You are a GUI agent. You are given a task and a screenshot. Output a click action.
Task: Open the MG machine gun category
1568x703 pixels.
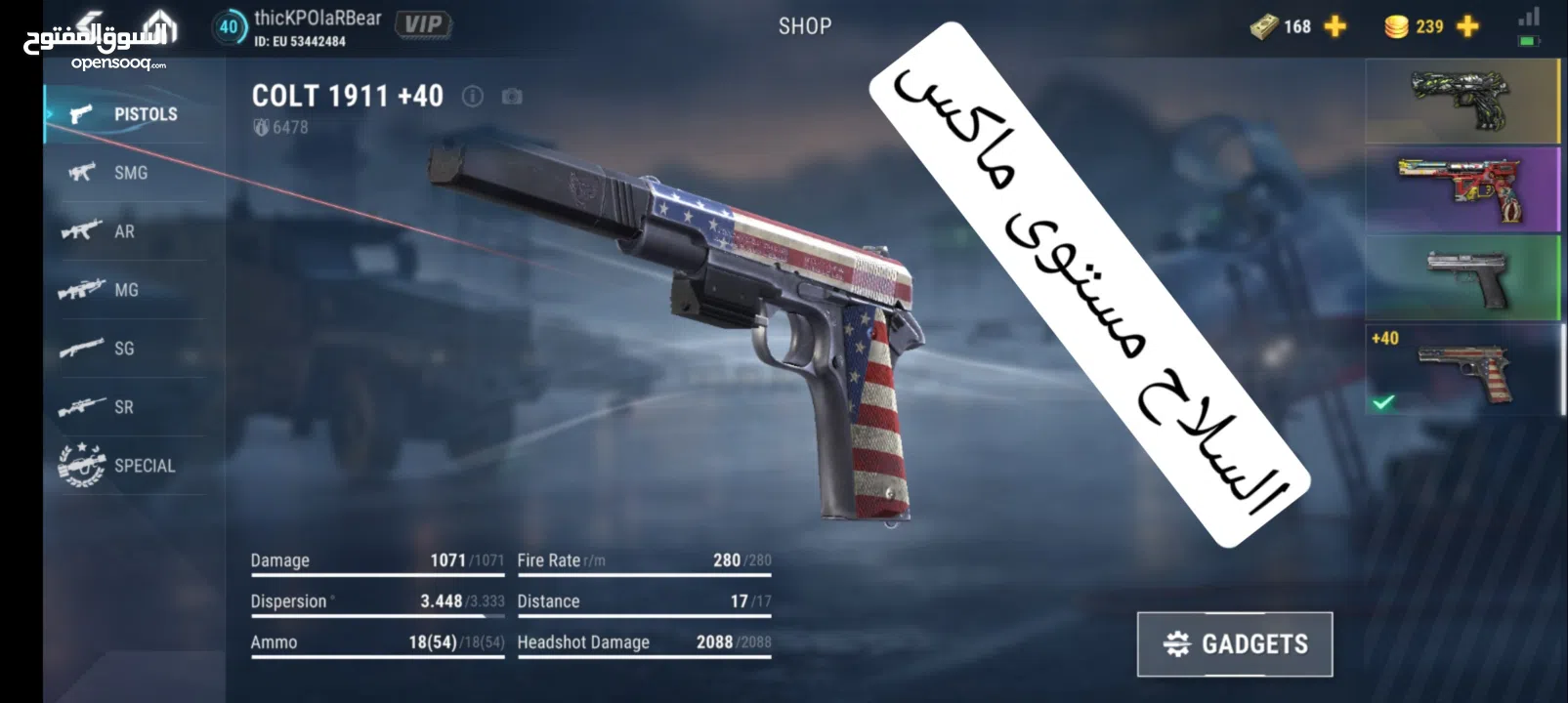(81, 290)
